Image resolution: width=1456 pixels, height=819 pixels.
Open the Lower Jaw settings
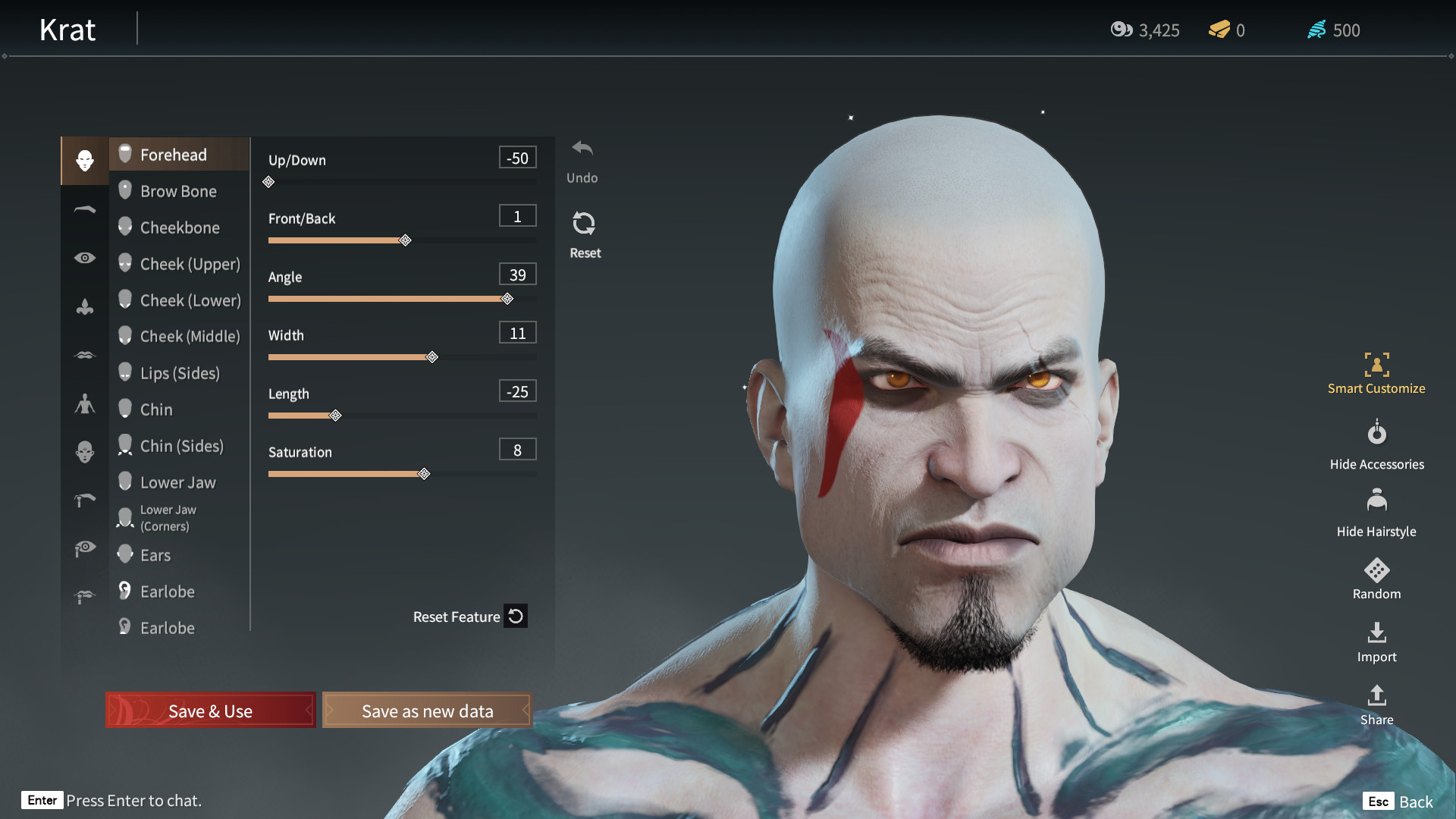click(x=177, y=482)
